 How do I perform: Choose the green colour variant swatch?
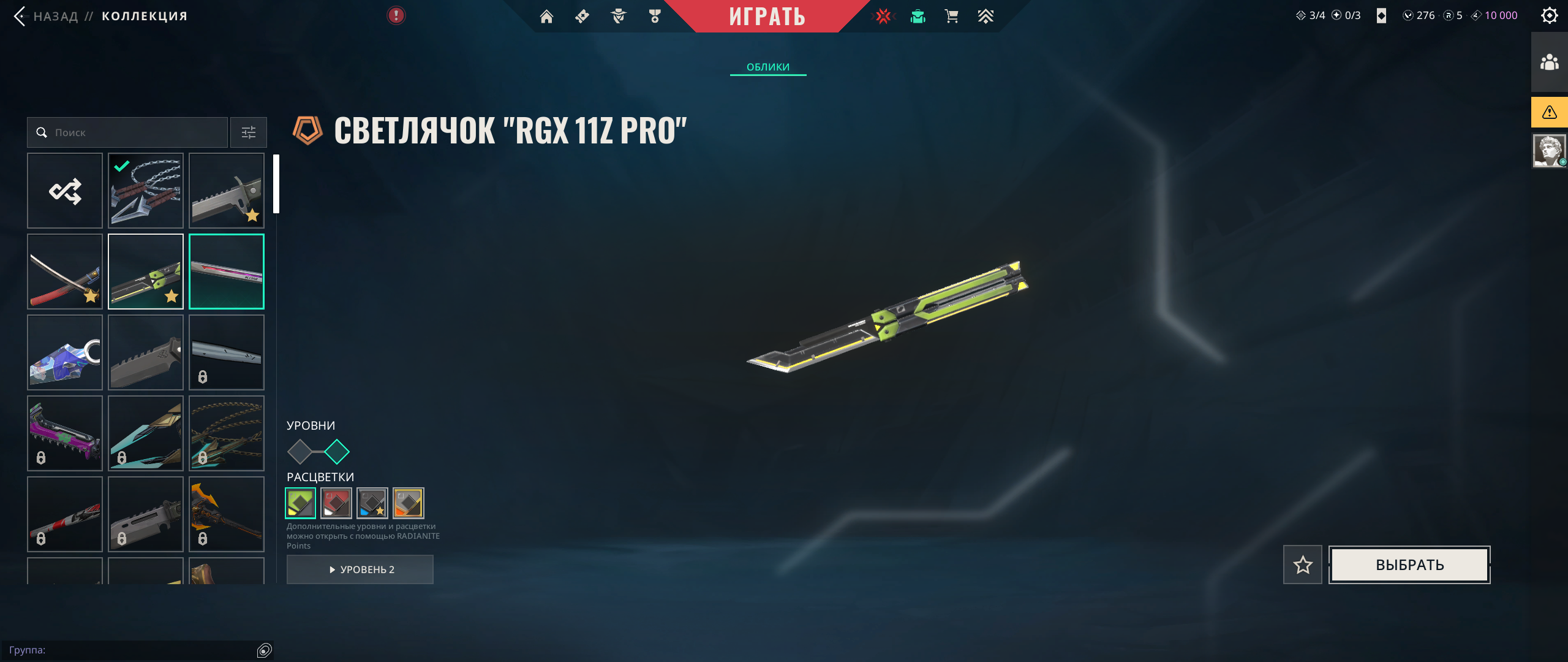click(301, 503)
